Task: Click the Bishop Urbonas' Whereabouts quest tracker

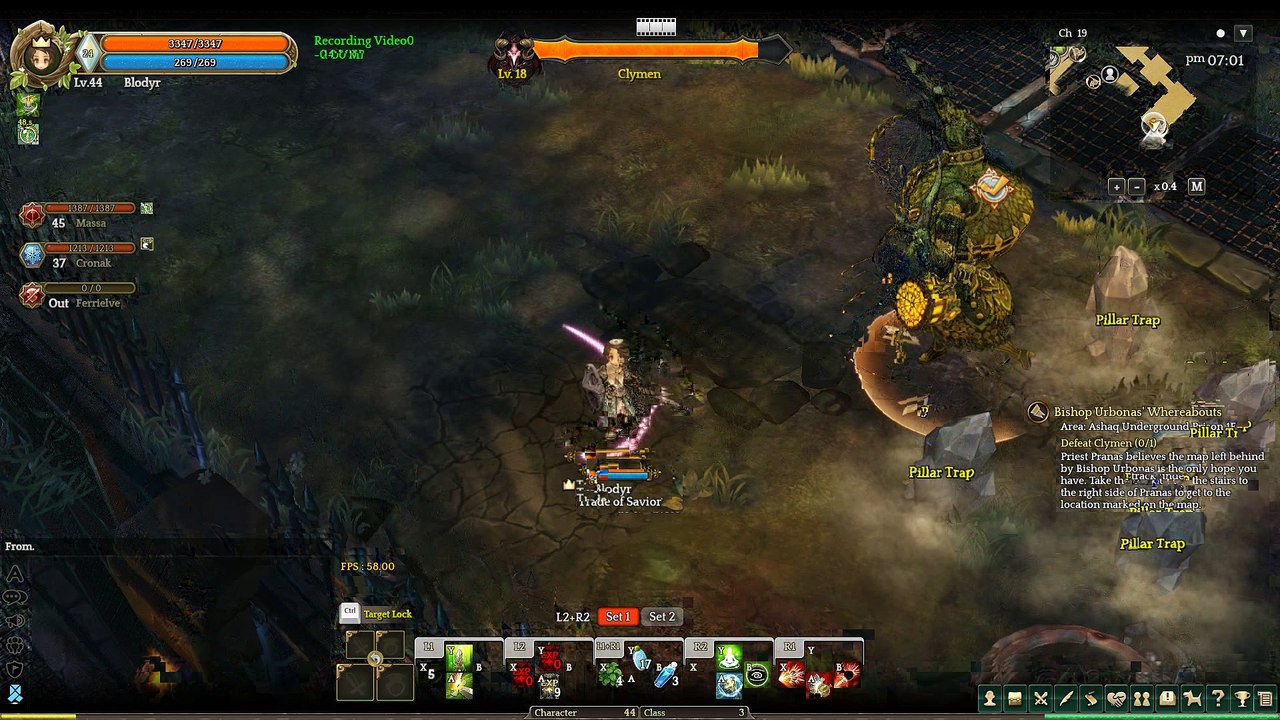Action: (x=1137, y=412)
